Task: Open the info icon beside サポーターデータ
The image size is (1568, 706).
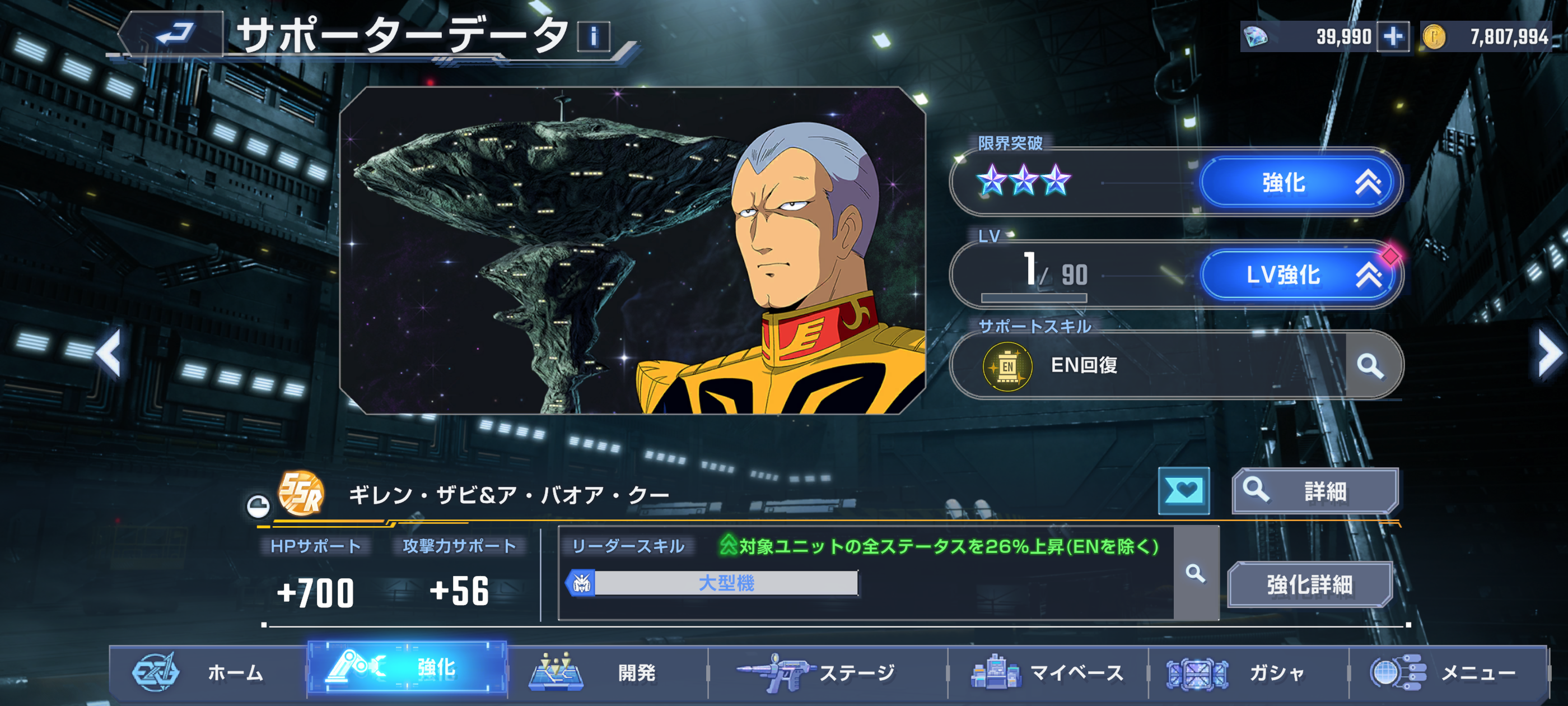Action: point(593,36)
